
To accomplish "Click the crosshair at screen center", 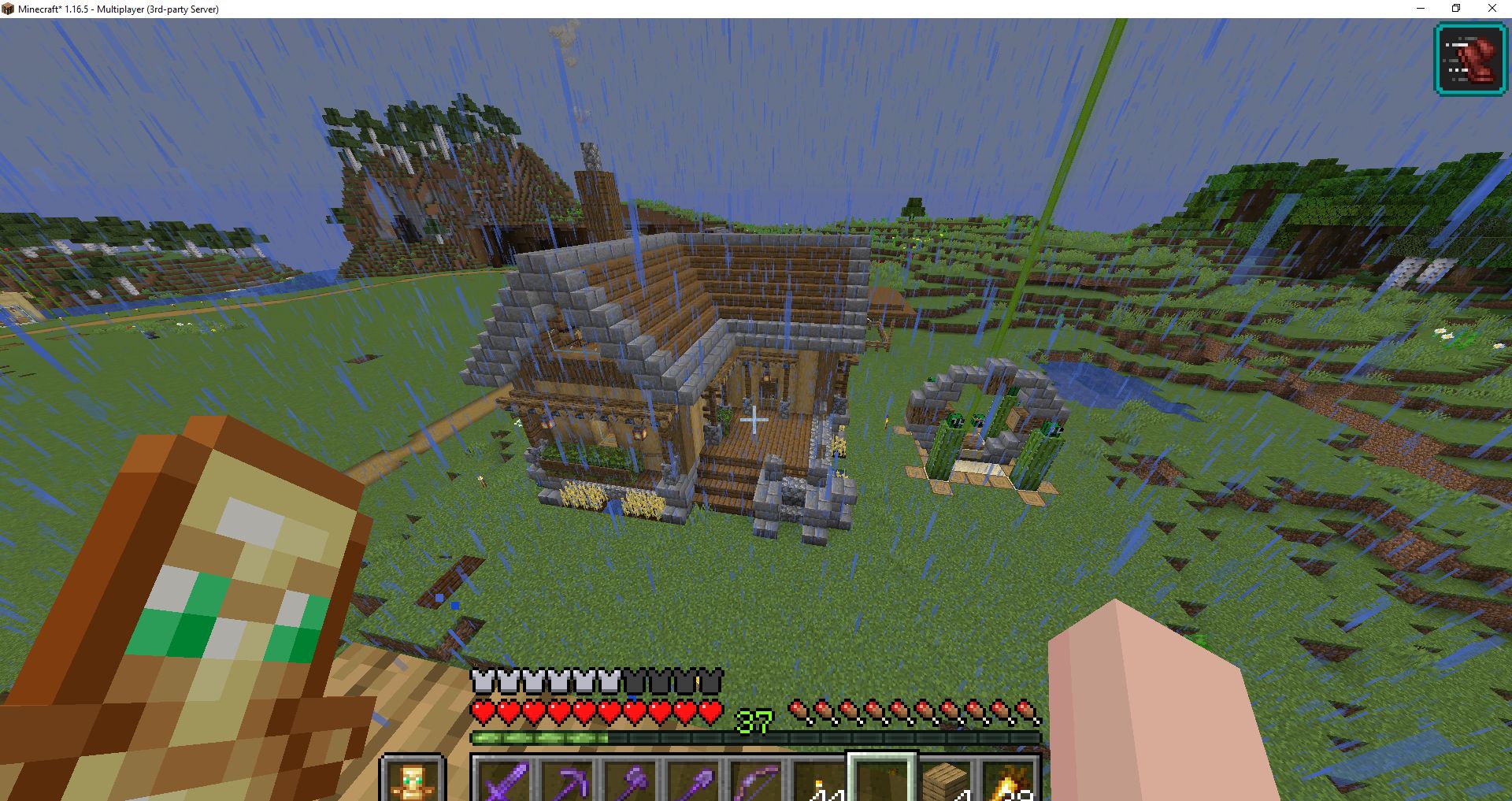I will coord(754,421).
